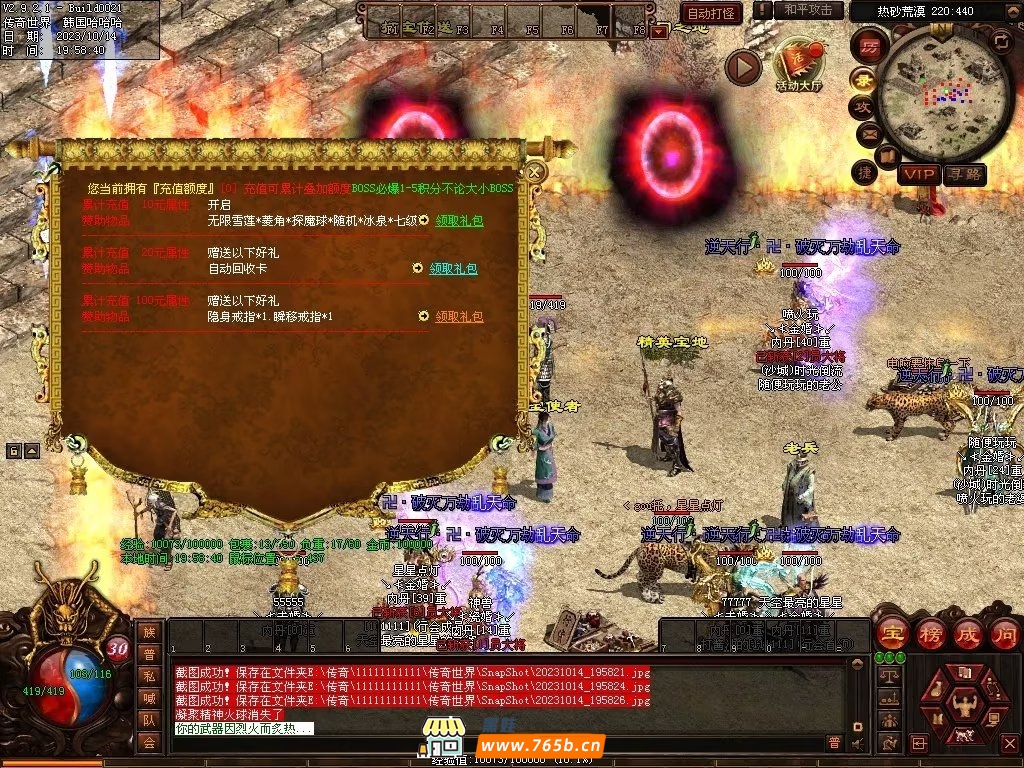Image resolution: width=1024 pixels, height=768 pixels.
Task: Open 寻路 pathfinding
Action: pyautogui.click(x=964, y=174)
